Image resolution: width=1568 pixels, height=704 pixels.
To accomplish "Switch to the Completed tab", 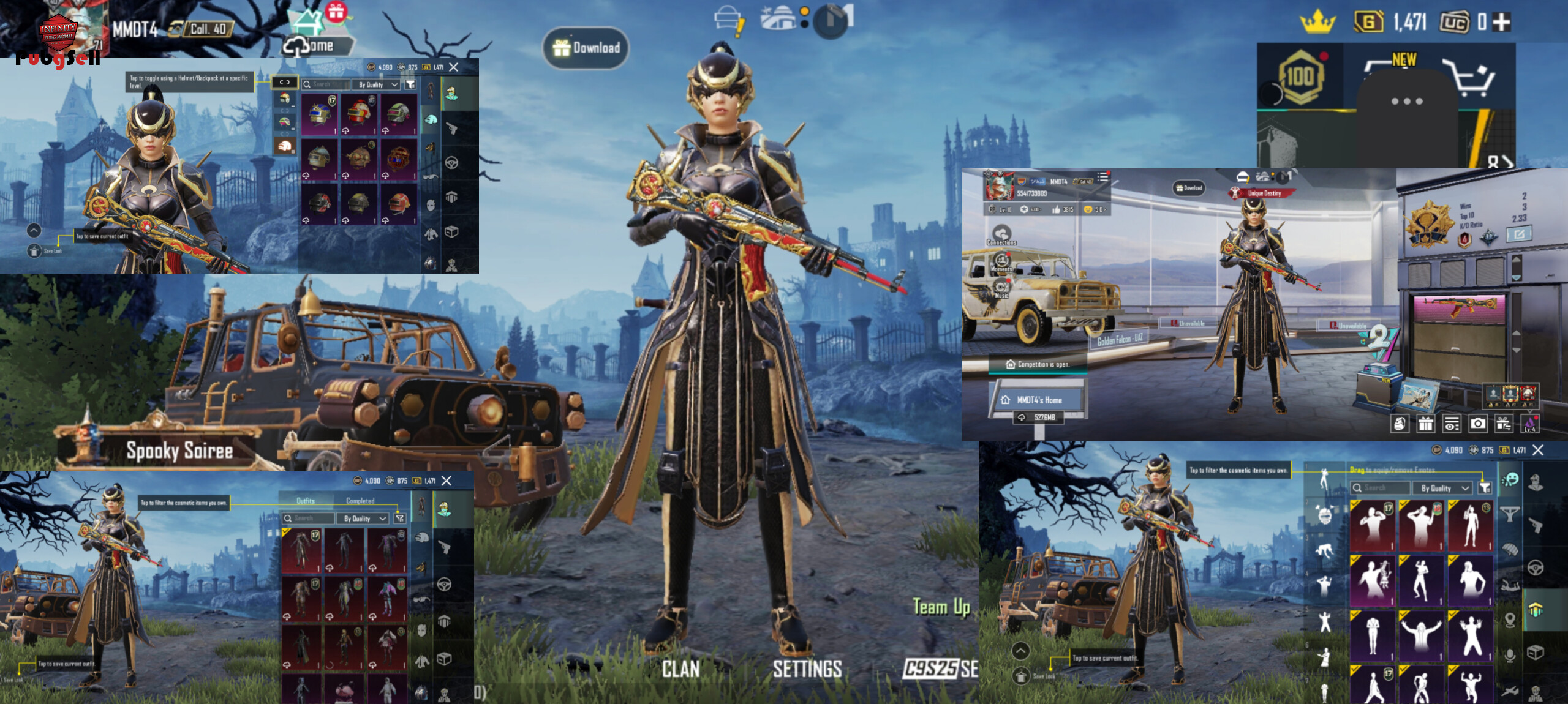I will point(360,501).
